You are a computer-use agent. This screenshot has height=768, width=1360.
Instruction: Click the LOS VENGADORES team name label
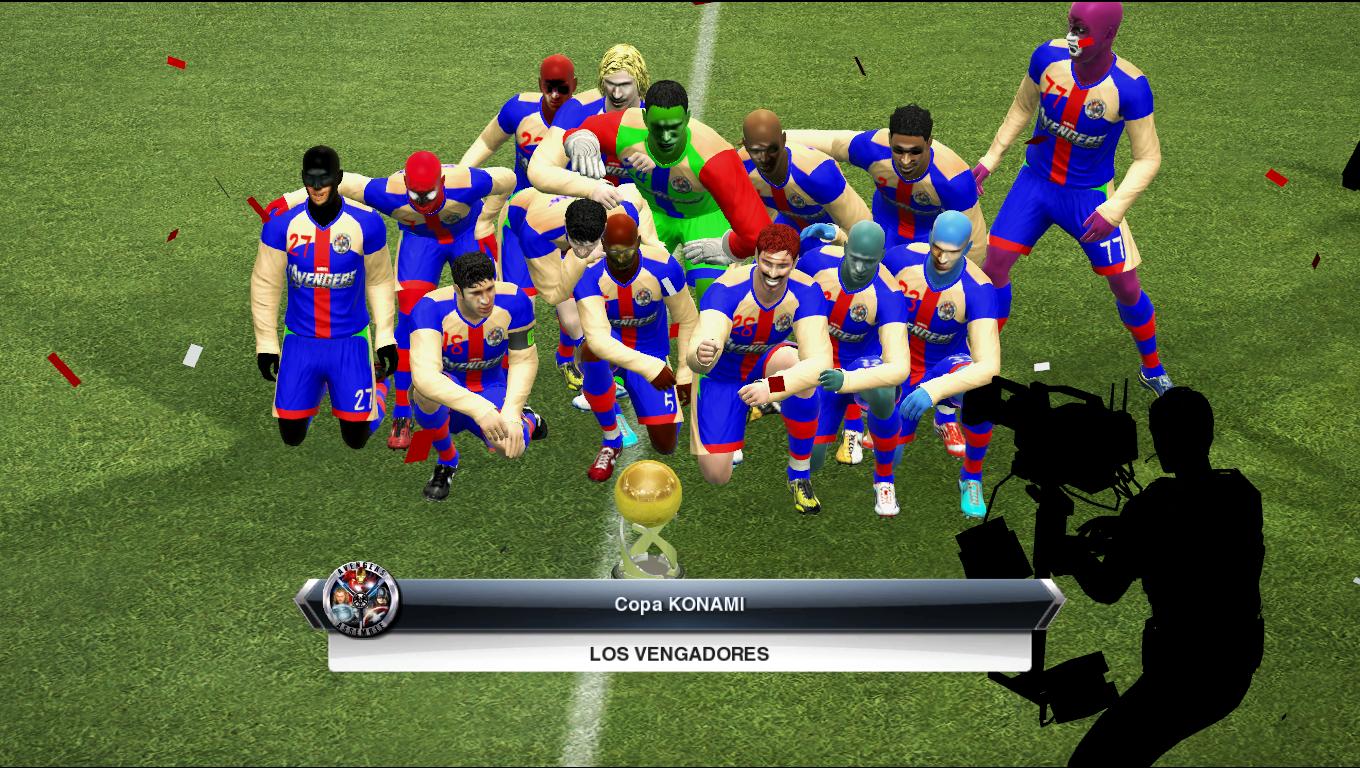(x=678, y=655)
